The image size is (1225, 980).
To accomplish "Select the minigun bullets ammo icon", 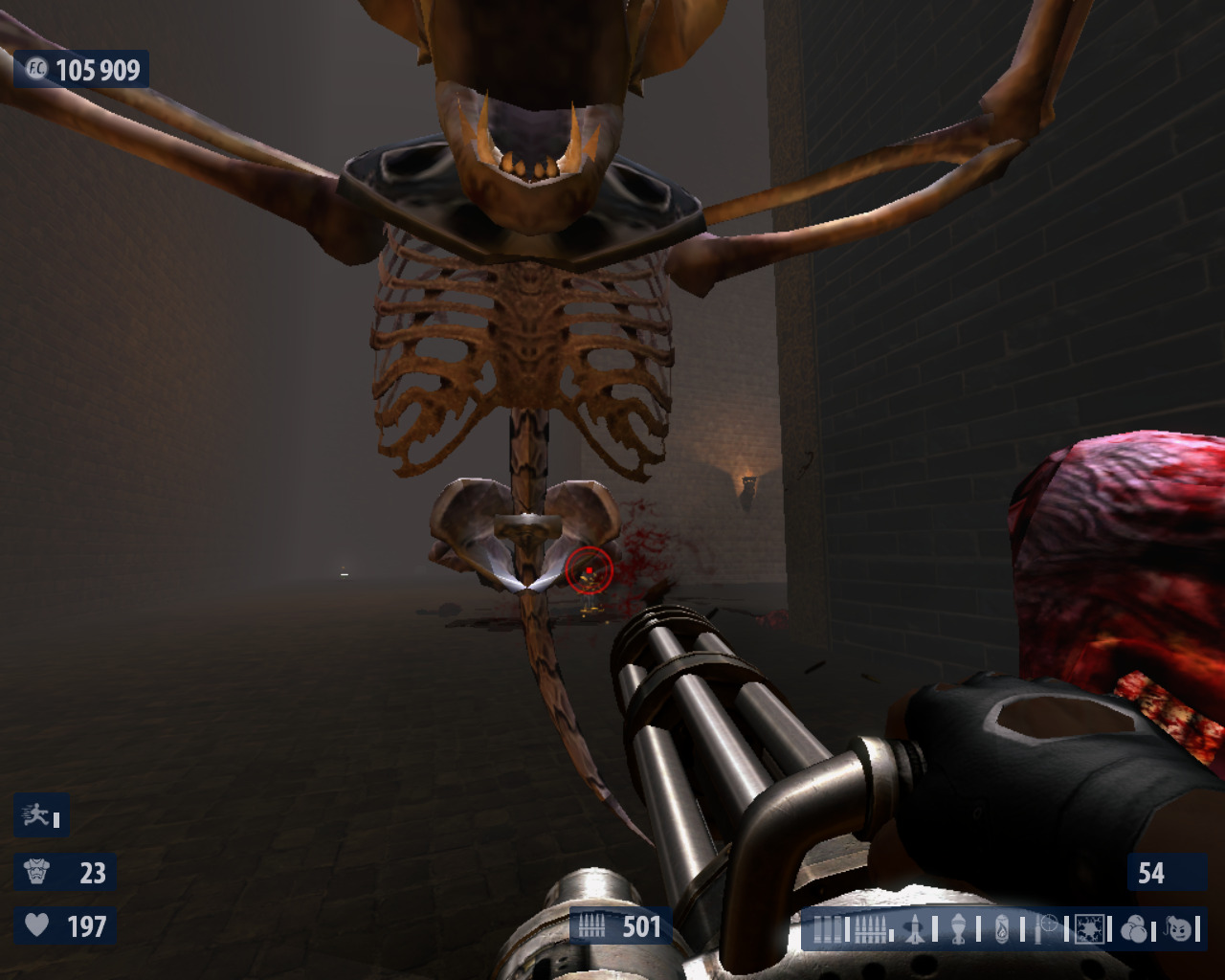I will pos(872,929).
